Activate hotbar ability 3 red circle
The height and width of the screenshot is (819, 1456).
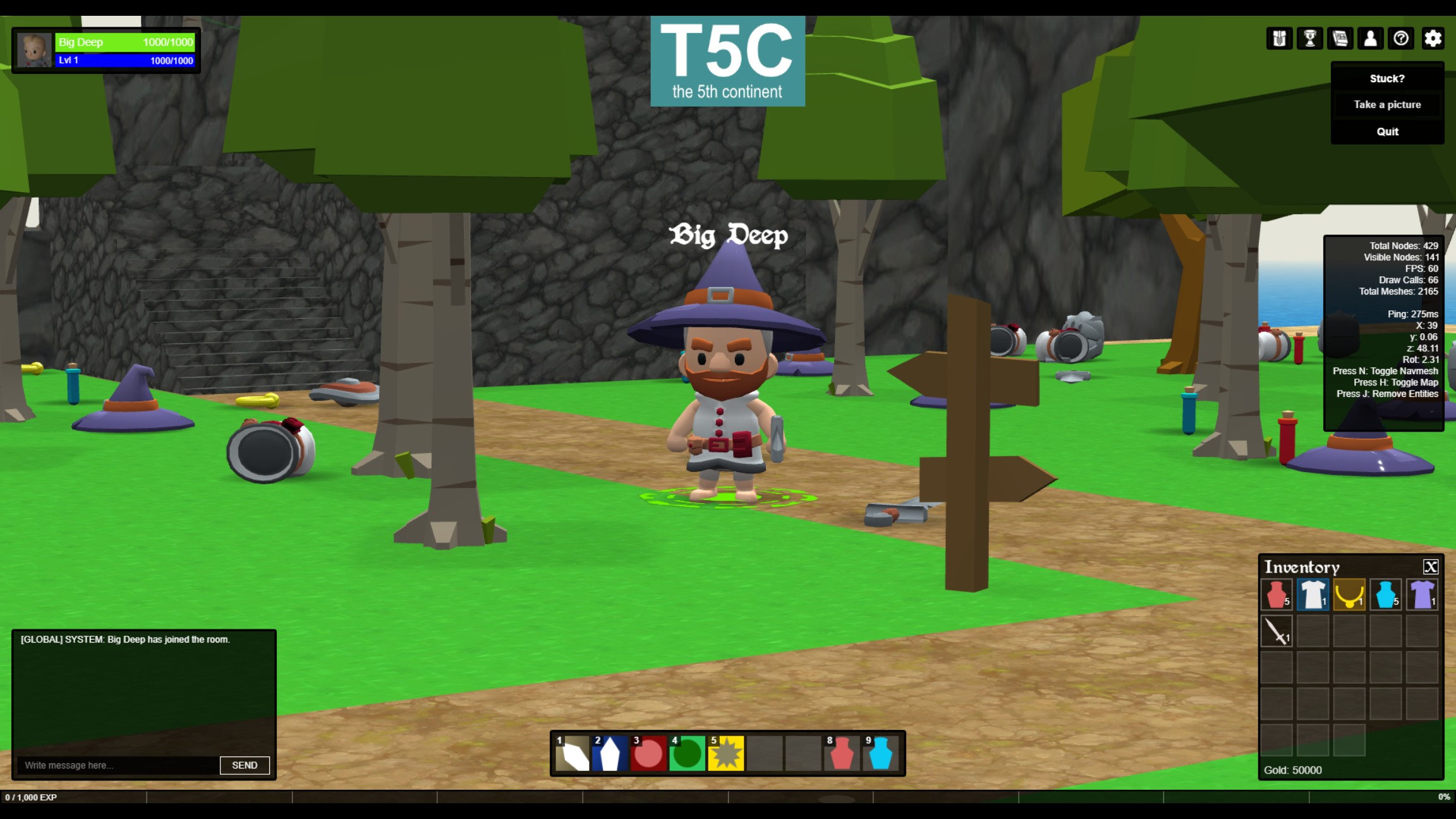click(x=648, y=753)
